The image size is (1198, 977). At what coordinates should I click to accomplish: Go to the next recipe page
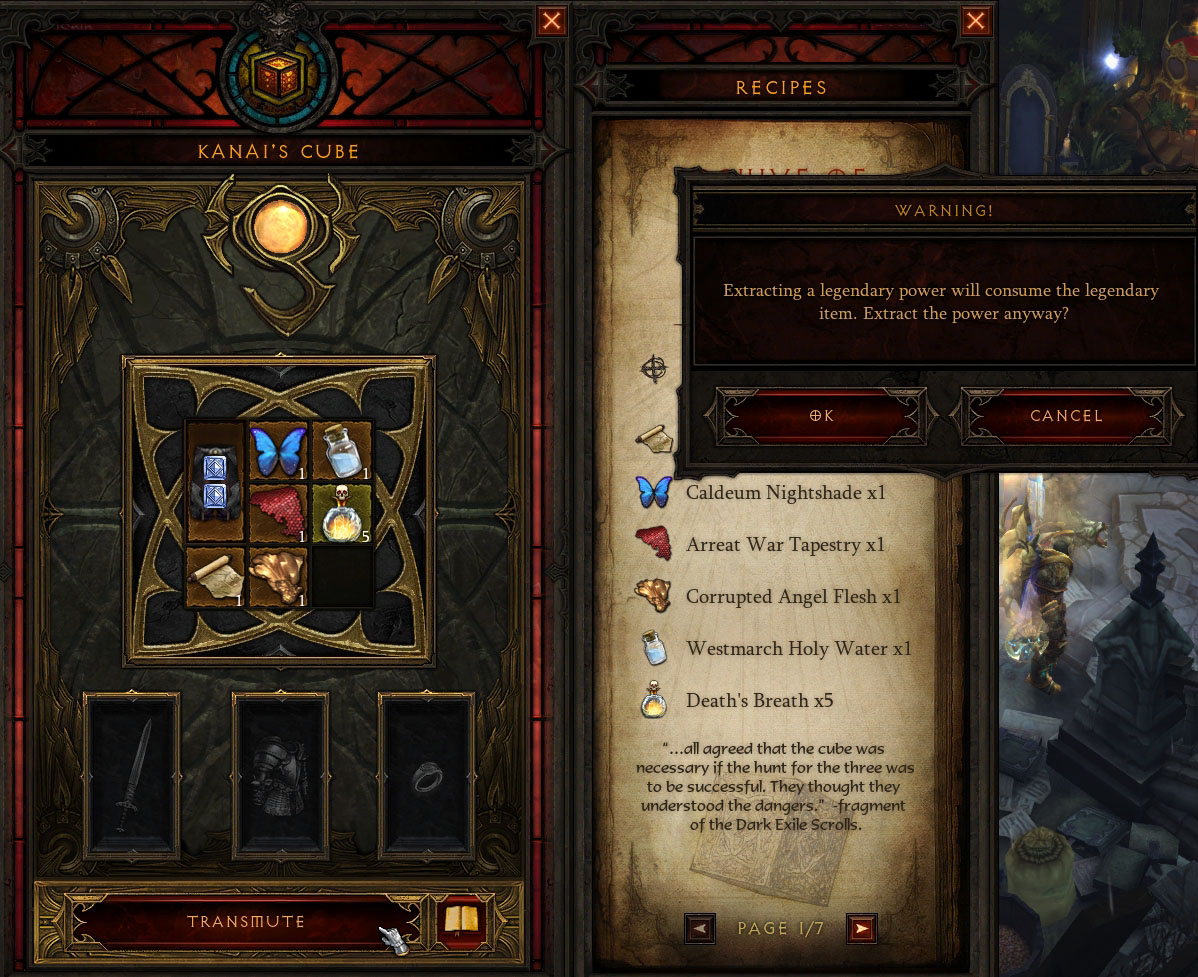[x=861, y=929]
